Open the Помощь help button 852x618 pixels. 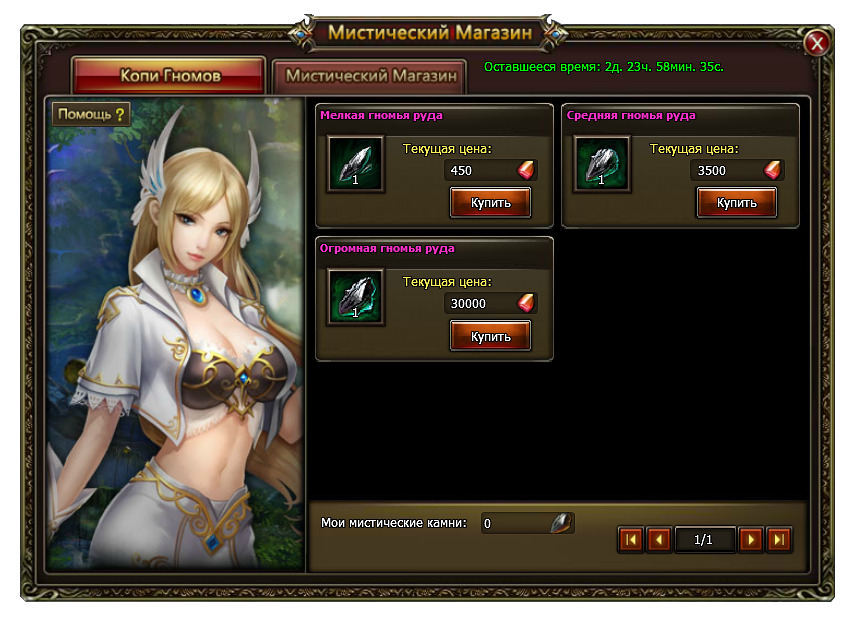[x=92, y=114]
